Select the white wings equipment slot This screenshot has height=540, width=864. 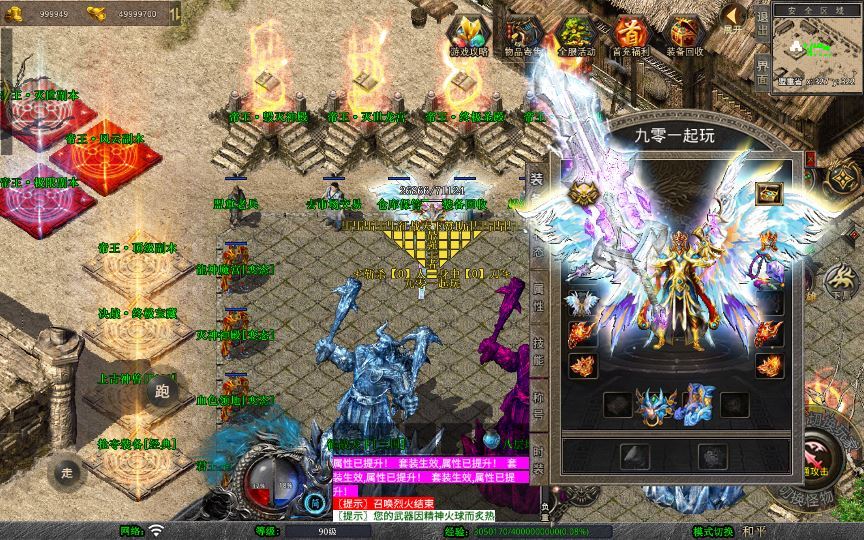pos(581,302)
